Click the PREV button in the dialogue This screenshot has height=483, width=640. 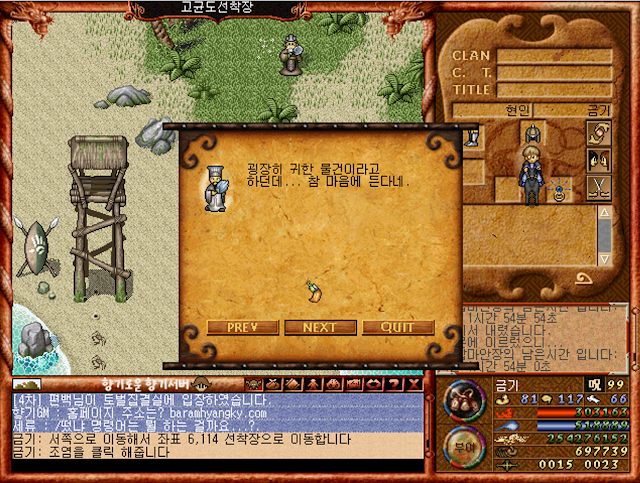(x=243, y=327)
